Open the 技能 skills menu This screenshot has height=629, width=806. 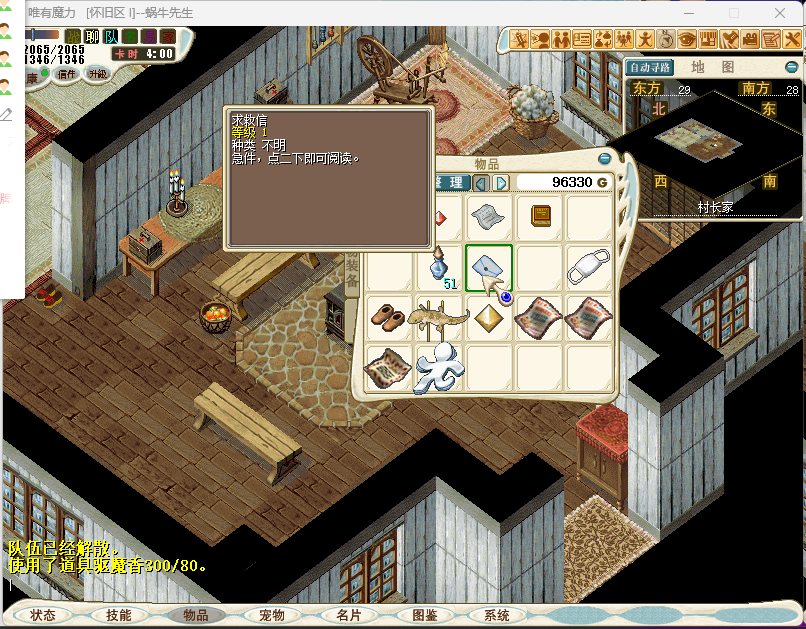click(x=119, y=616)
